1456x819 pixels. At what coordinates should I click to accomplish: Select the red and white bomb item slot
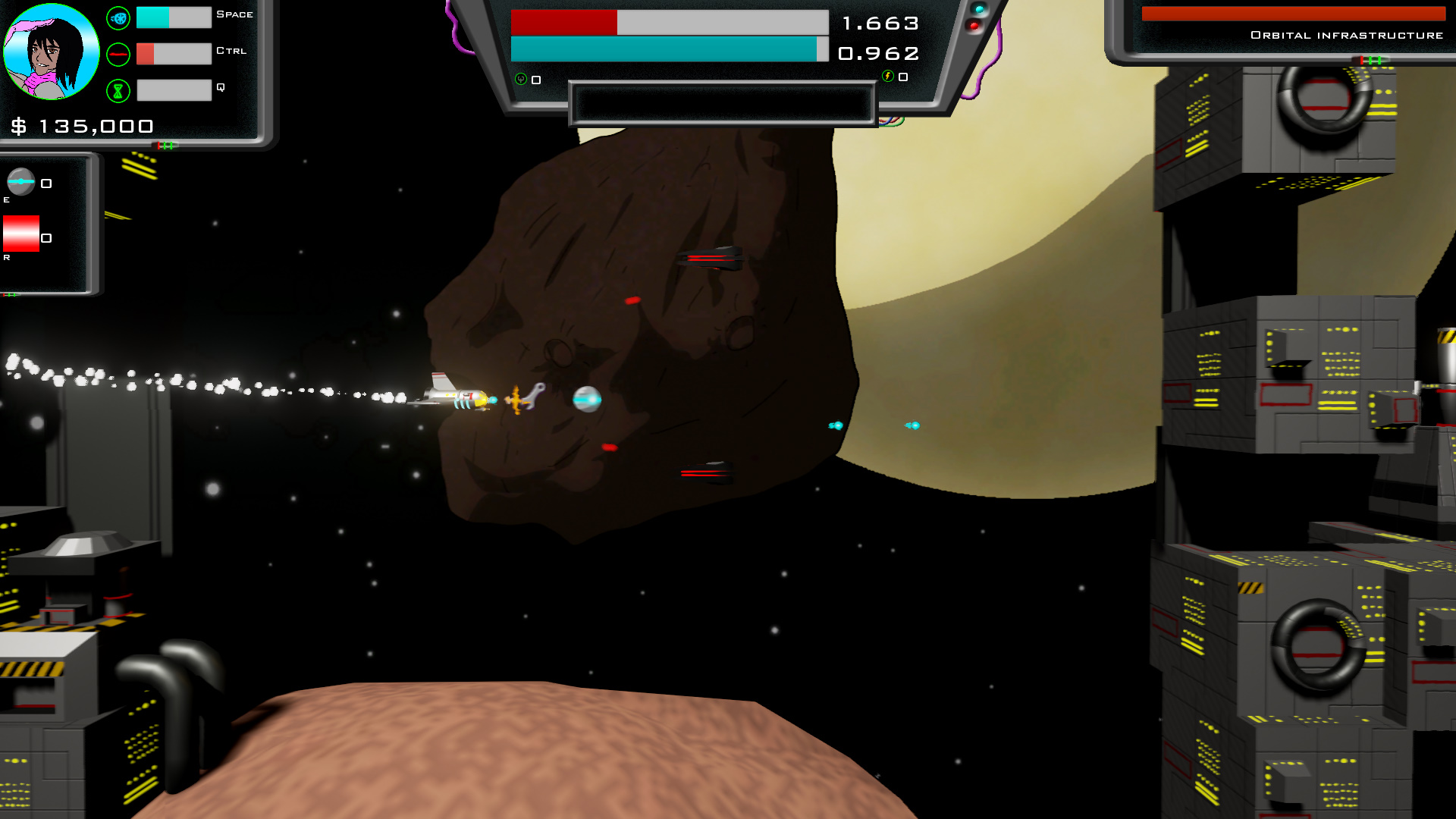[x=21, y=234]
